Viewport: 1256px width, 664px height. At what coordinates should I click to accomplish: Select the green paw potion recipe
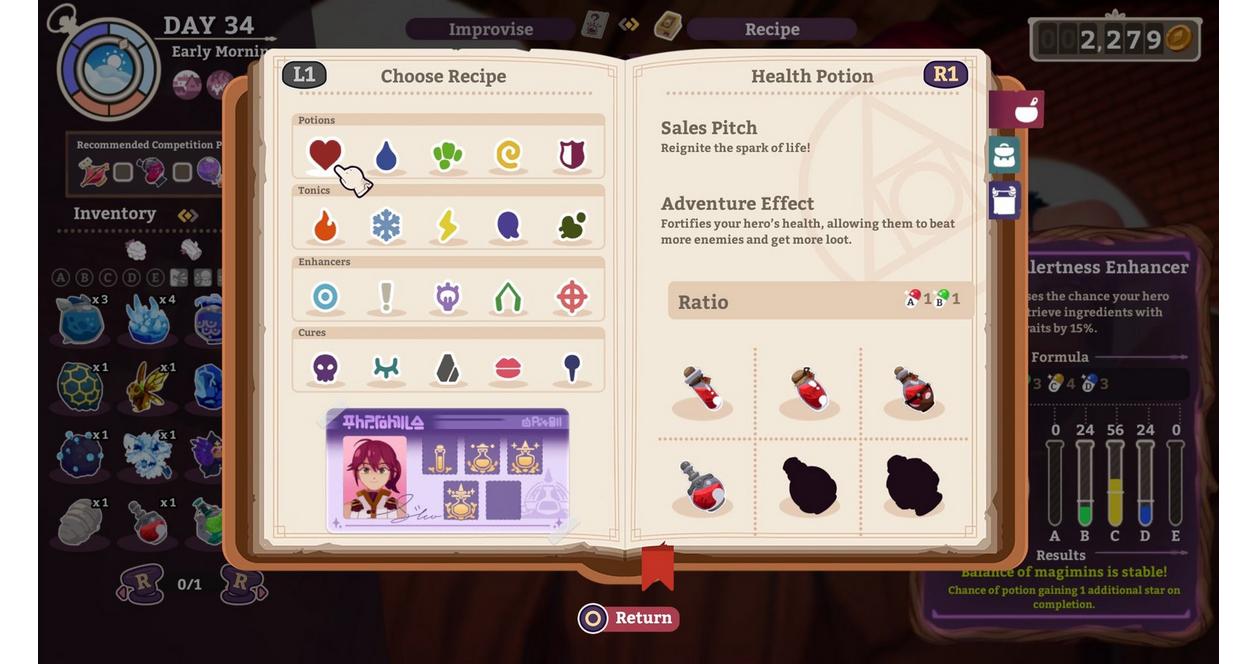point(447,155)
